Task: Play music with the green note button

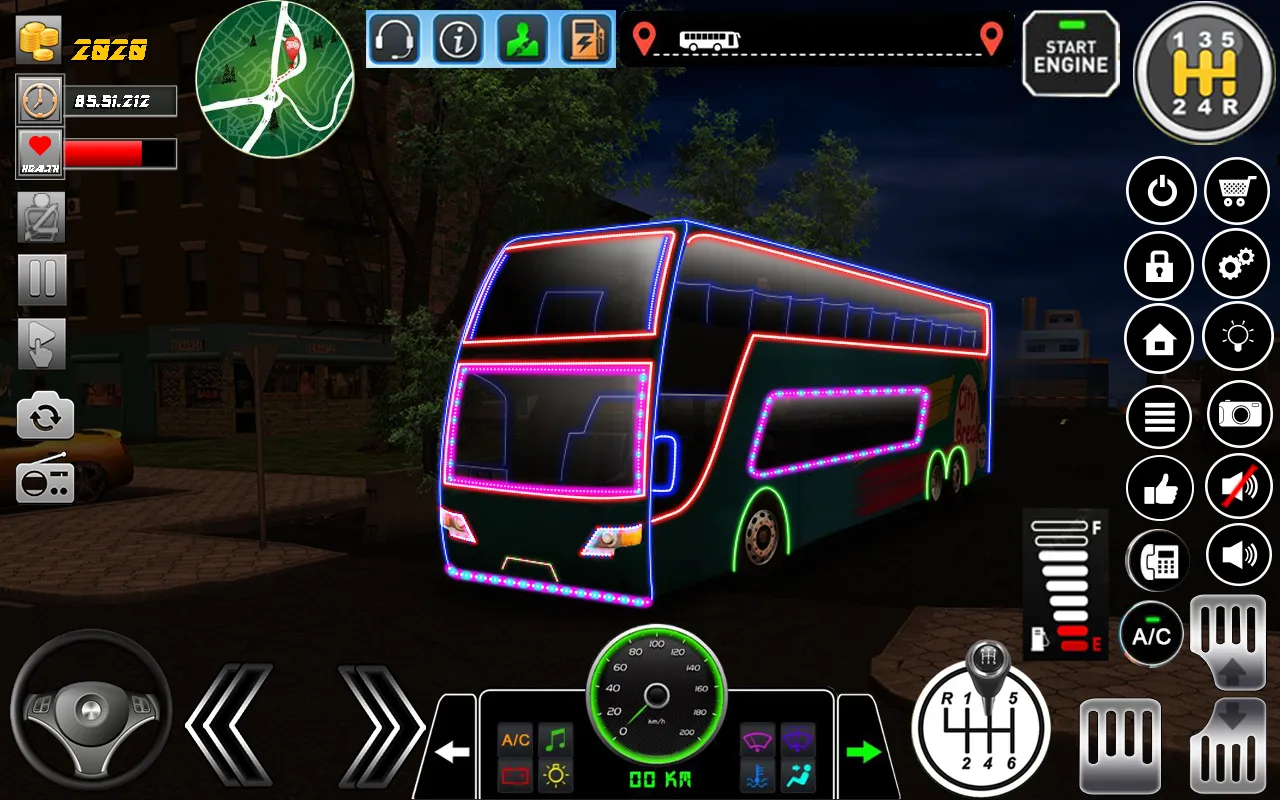Action: coord(555,740)
